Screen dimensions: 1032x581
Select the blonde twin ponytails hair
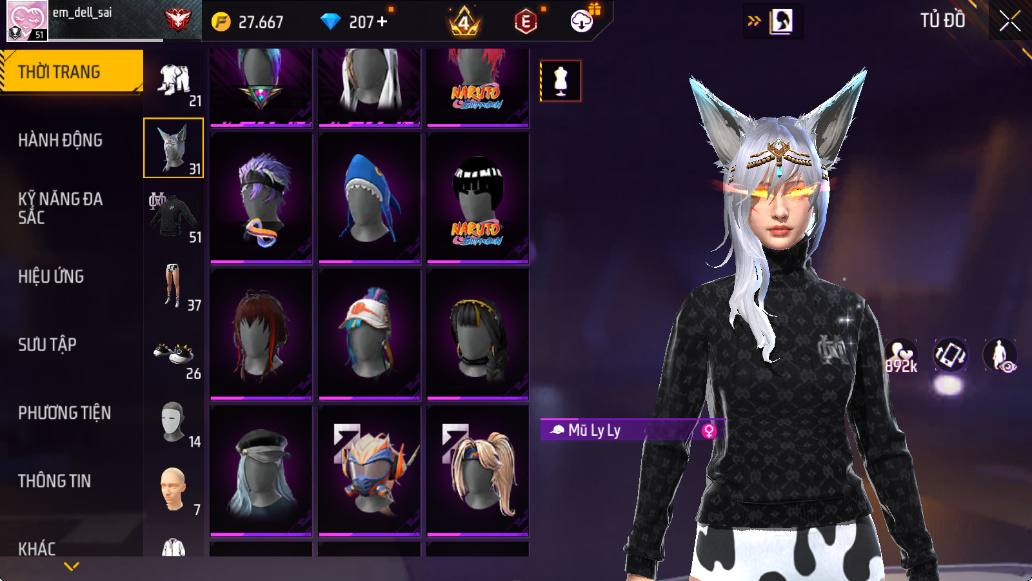coord(479,468)
